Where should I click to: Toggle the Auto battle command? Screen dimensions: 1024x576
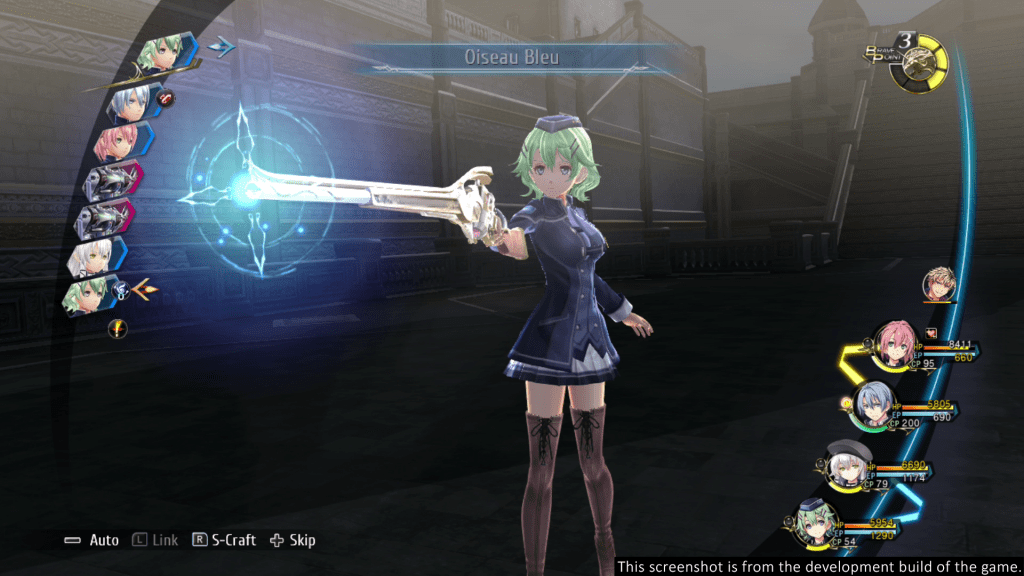point(91,540)
